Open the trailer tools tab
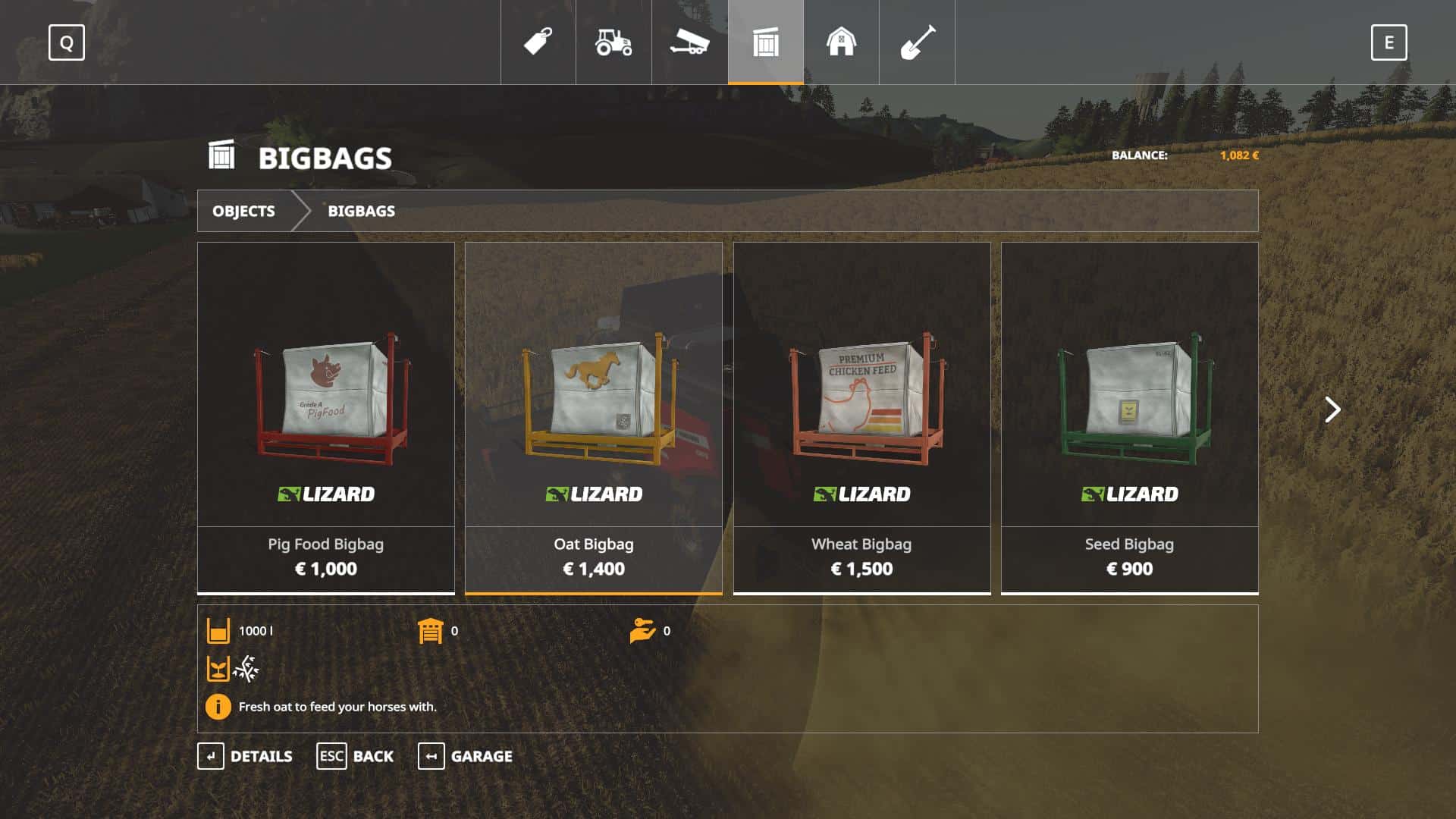The width and height of the screenshot is (1456, 819). [x=689, y=42]
